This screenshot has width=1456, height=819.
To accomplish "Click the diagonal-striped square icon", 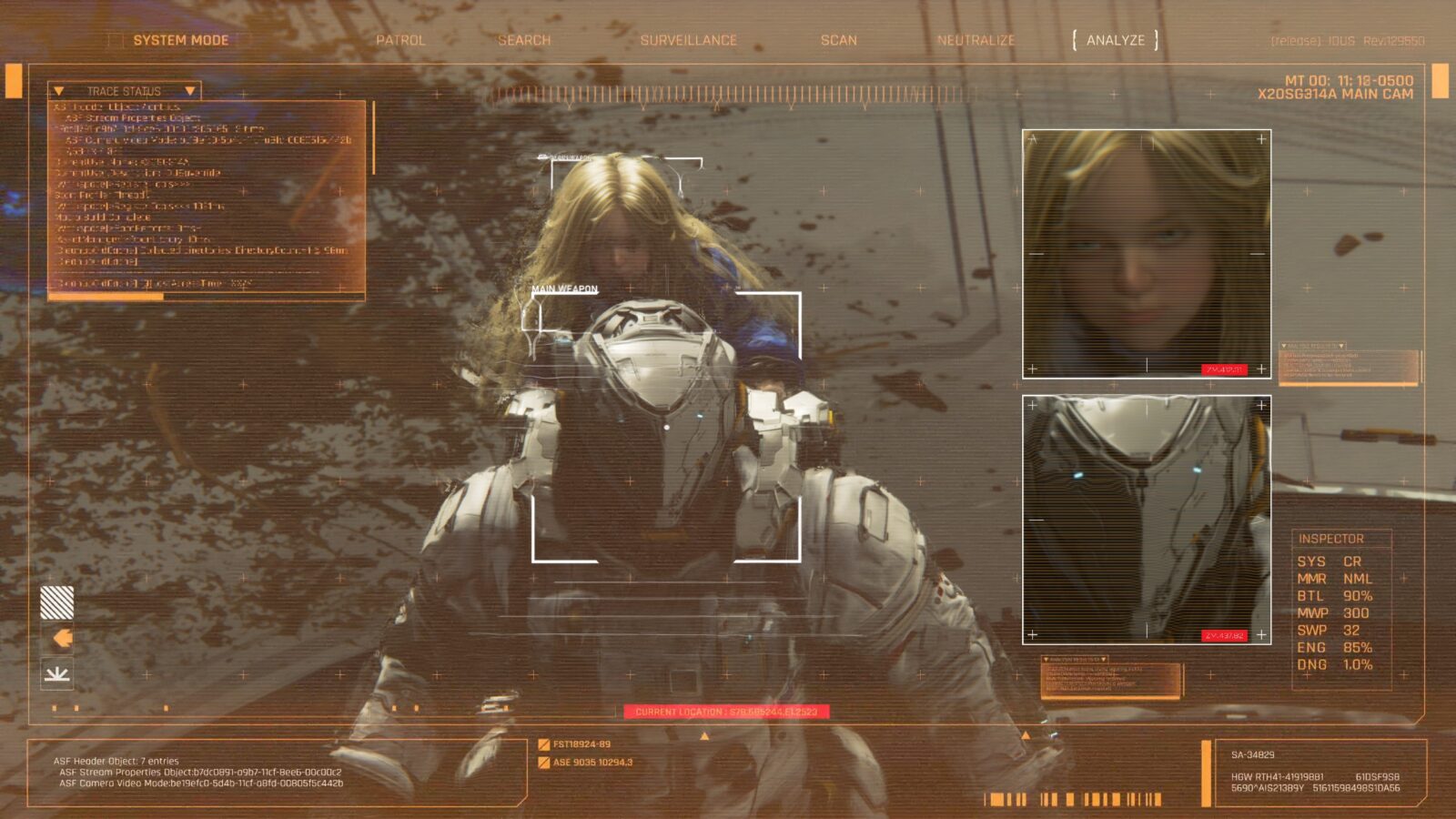I will 57,602.
